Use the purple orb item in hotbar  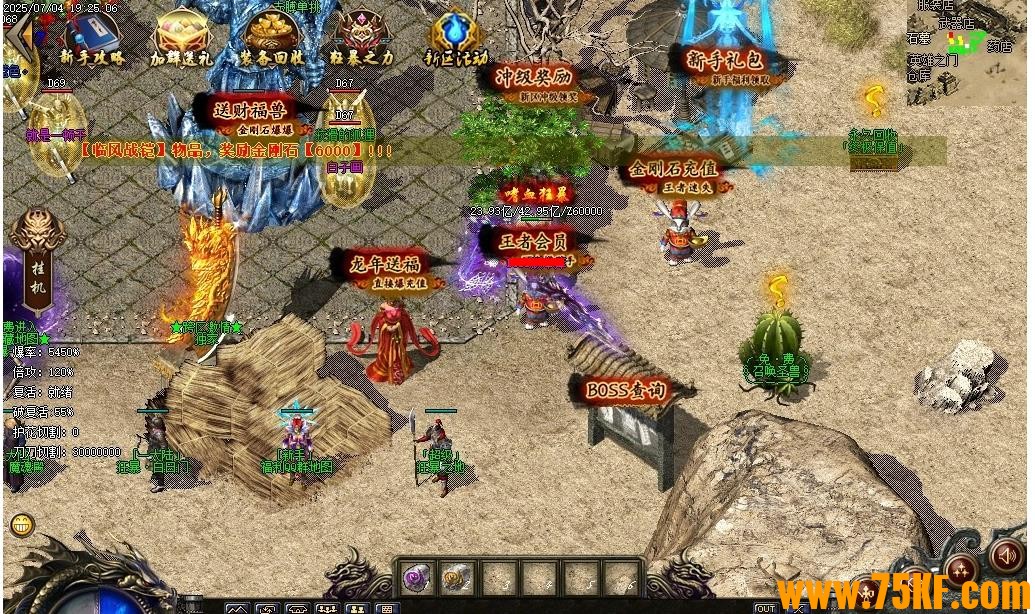point(416,577)
